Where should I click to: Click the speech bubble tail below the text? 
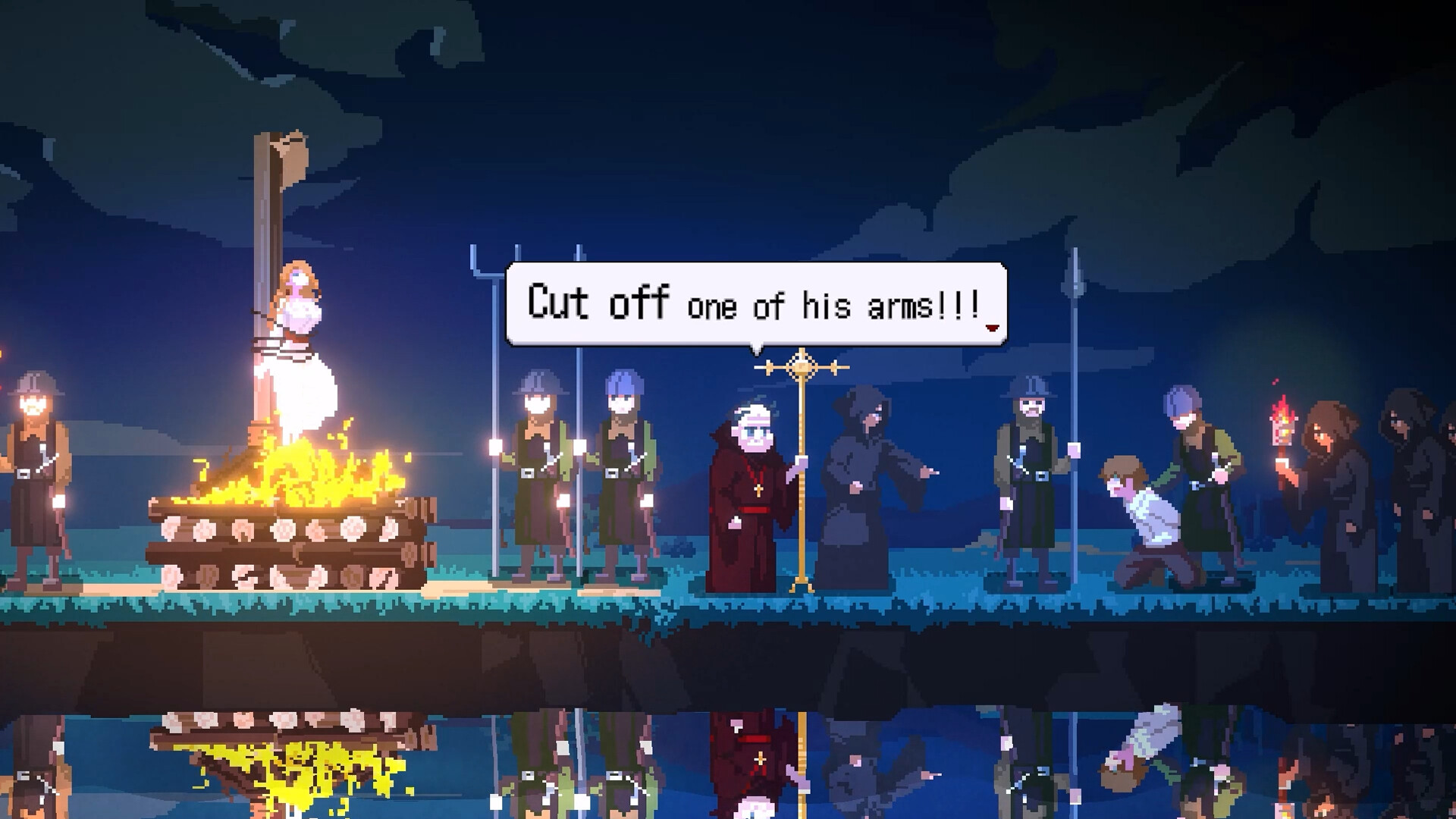(758, 353)
